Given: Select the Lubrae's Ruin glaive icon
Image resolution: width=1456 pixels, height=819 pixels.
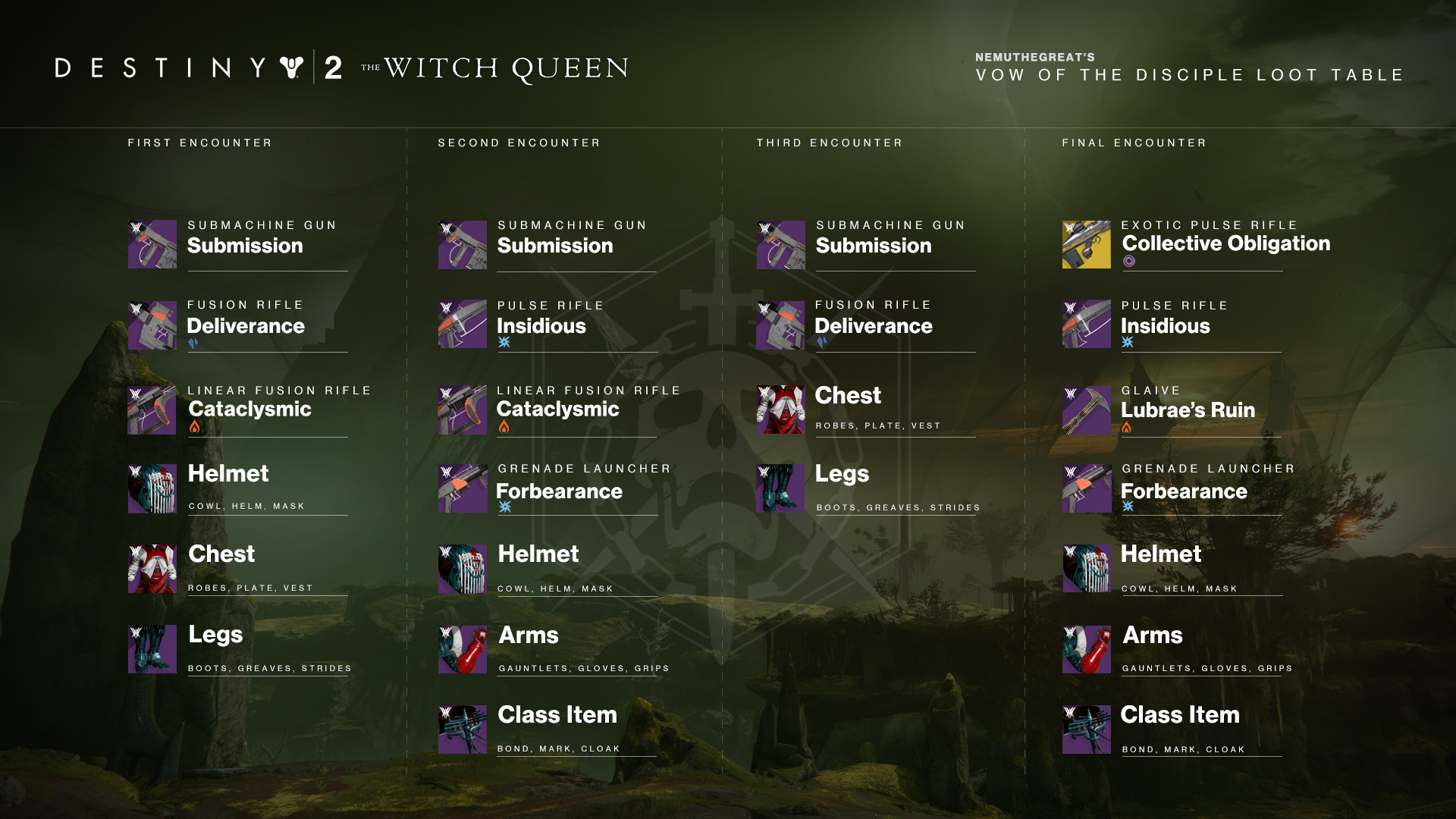Looking at the screenshot, I should (x=1086, y=410).
